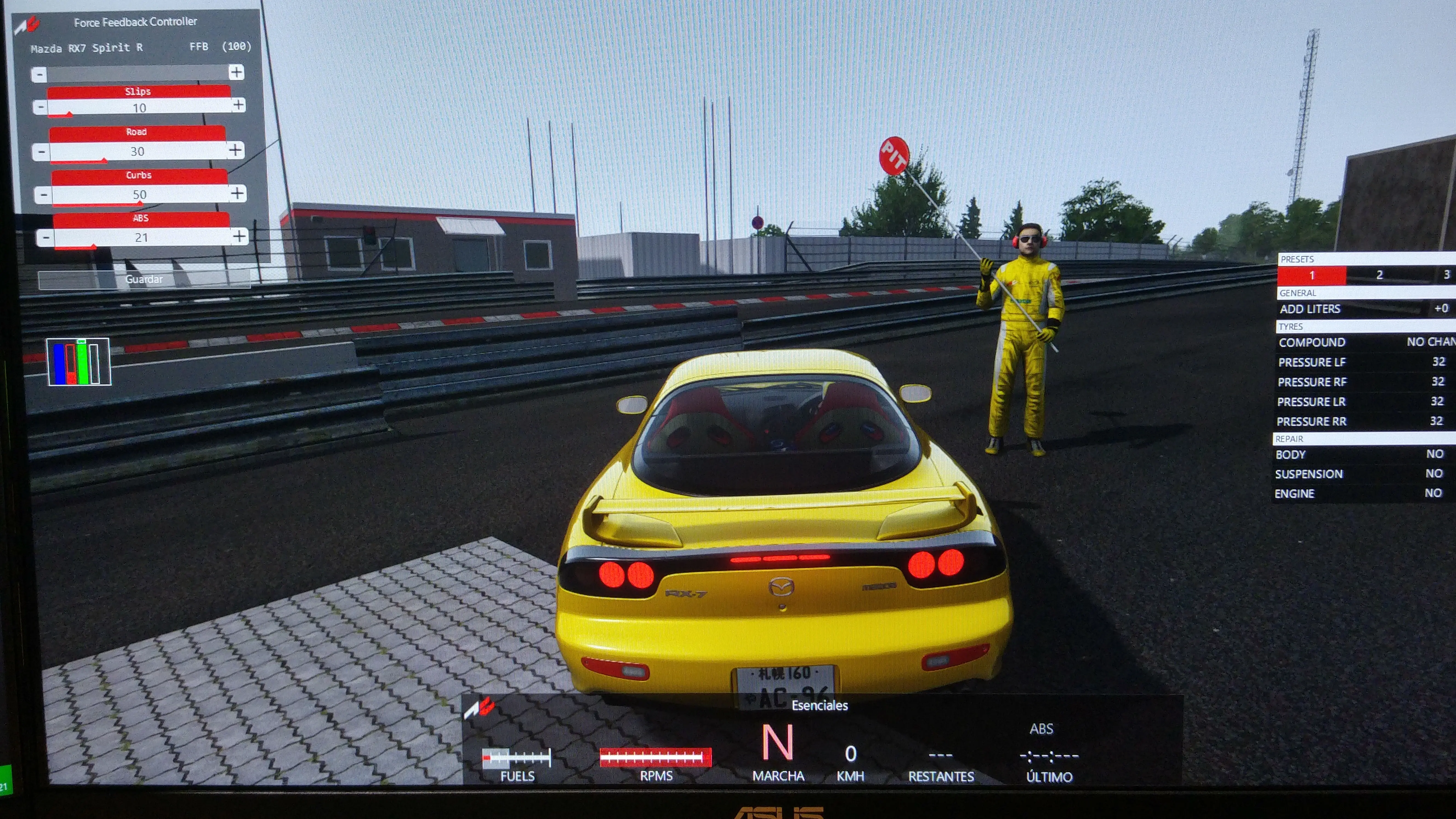The width and height of the screenshot is (1456, 819).
Task: Lower the Road effect with minus
Action: click(x=41, y=152)
